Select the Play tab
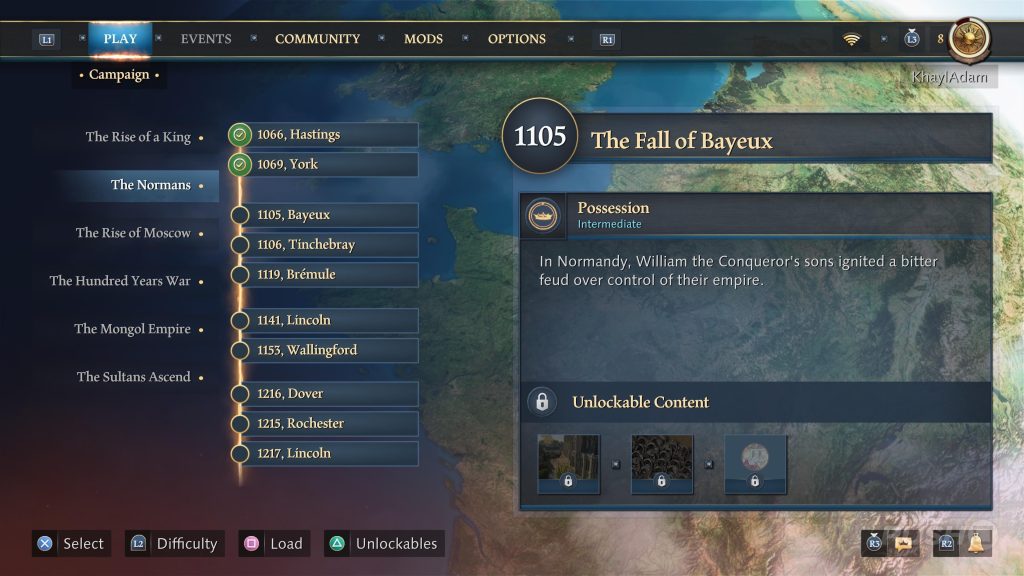 pos(120,39)
